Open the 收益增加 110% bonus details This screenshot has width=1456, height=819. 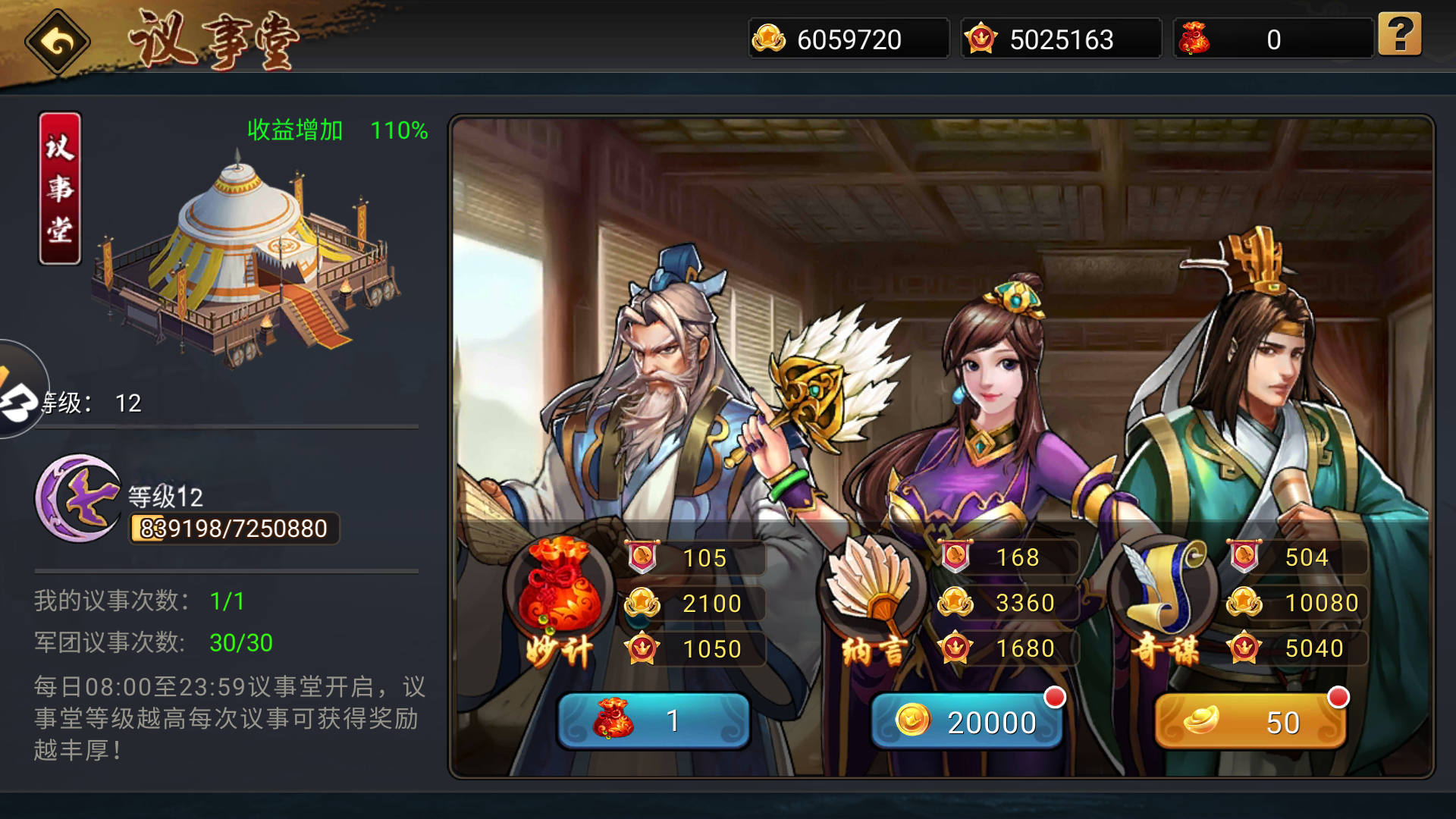pos(336,130)
